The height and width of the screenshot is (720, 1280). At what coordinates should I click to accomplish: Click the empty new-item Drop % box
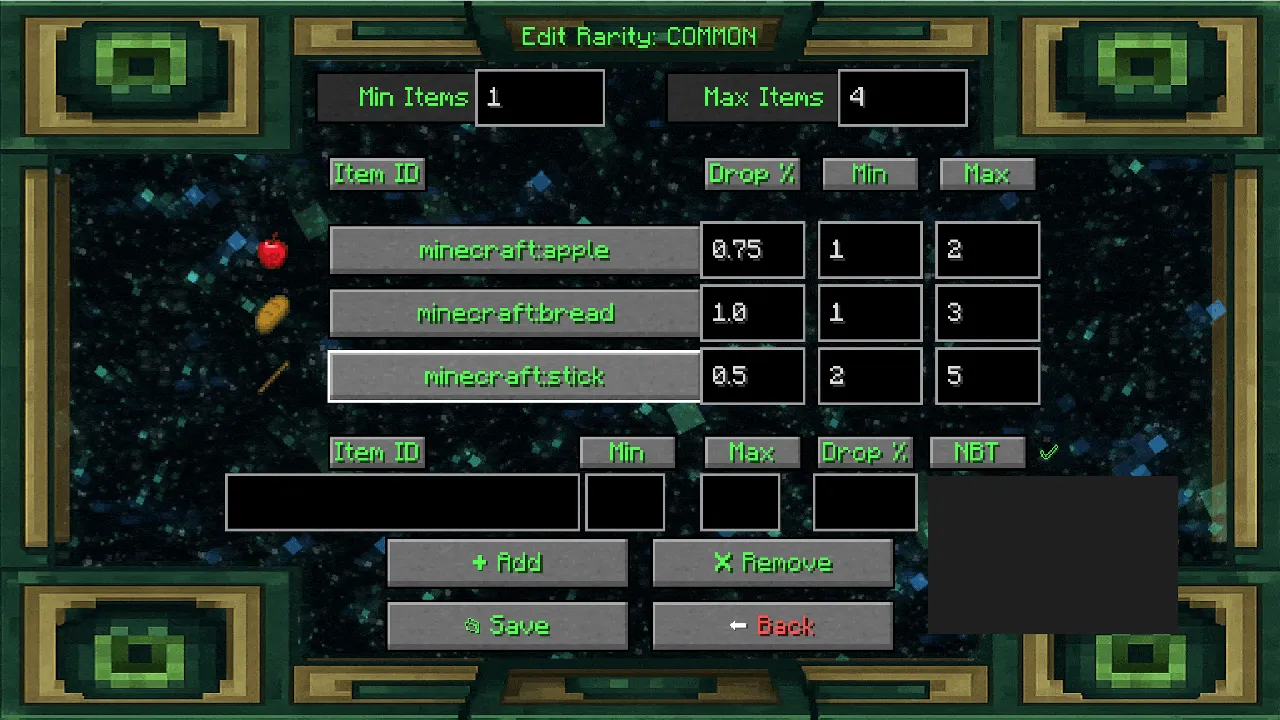click(865, 502)
